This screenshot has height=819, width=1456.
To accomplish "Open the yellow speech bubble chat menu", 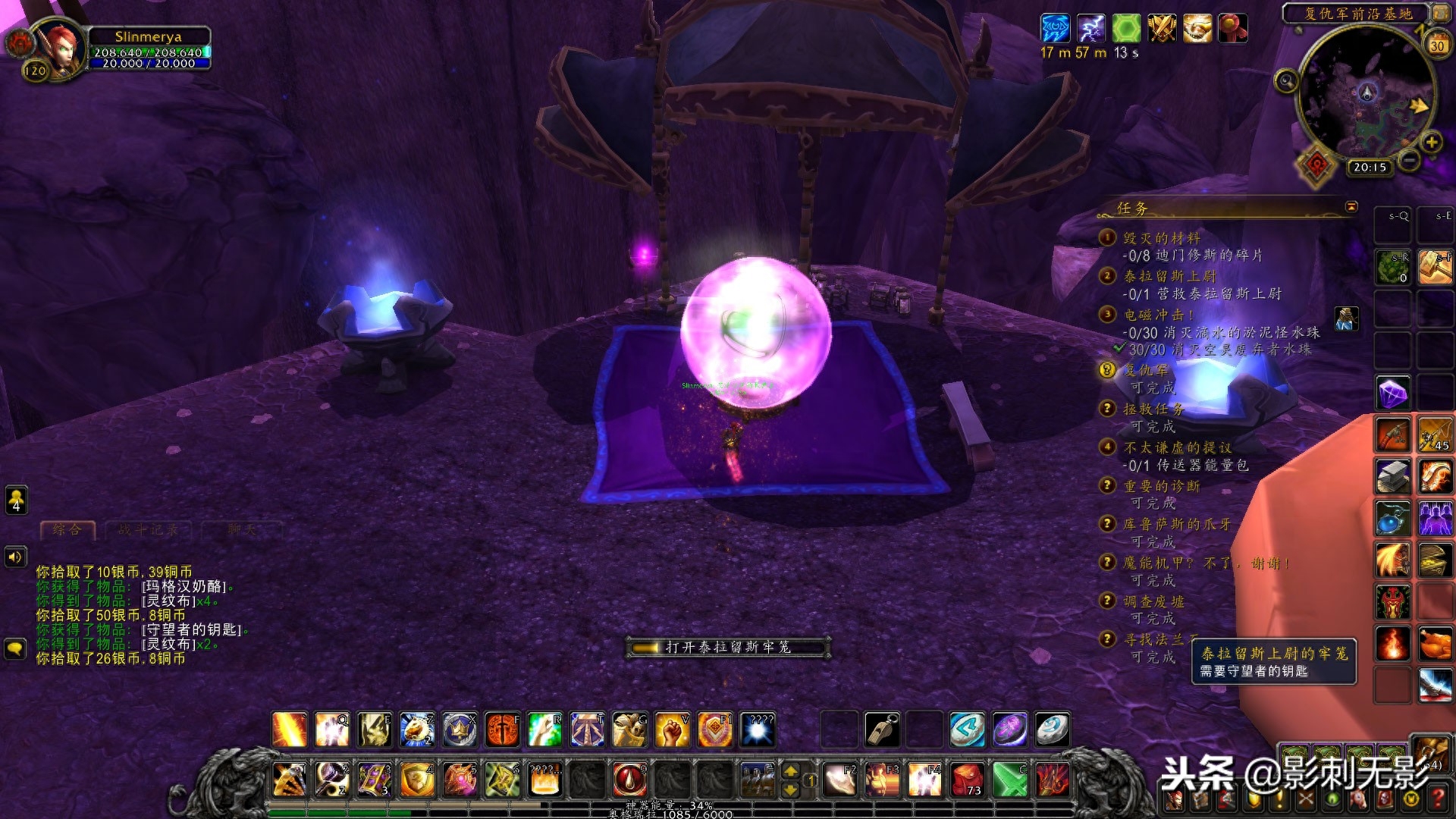I will click(x=15, y=648).
